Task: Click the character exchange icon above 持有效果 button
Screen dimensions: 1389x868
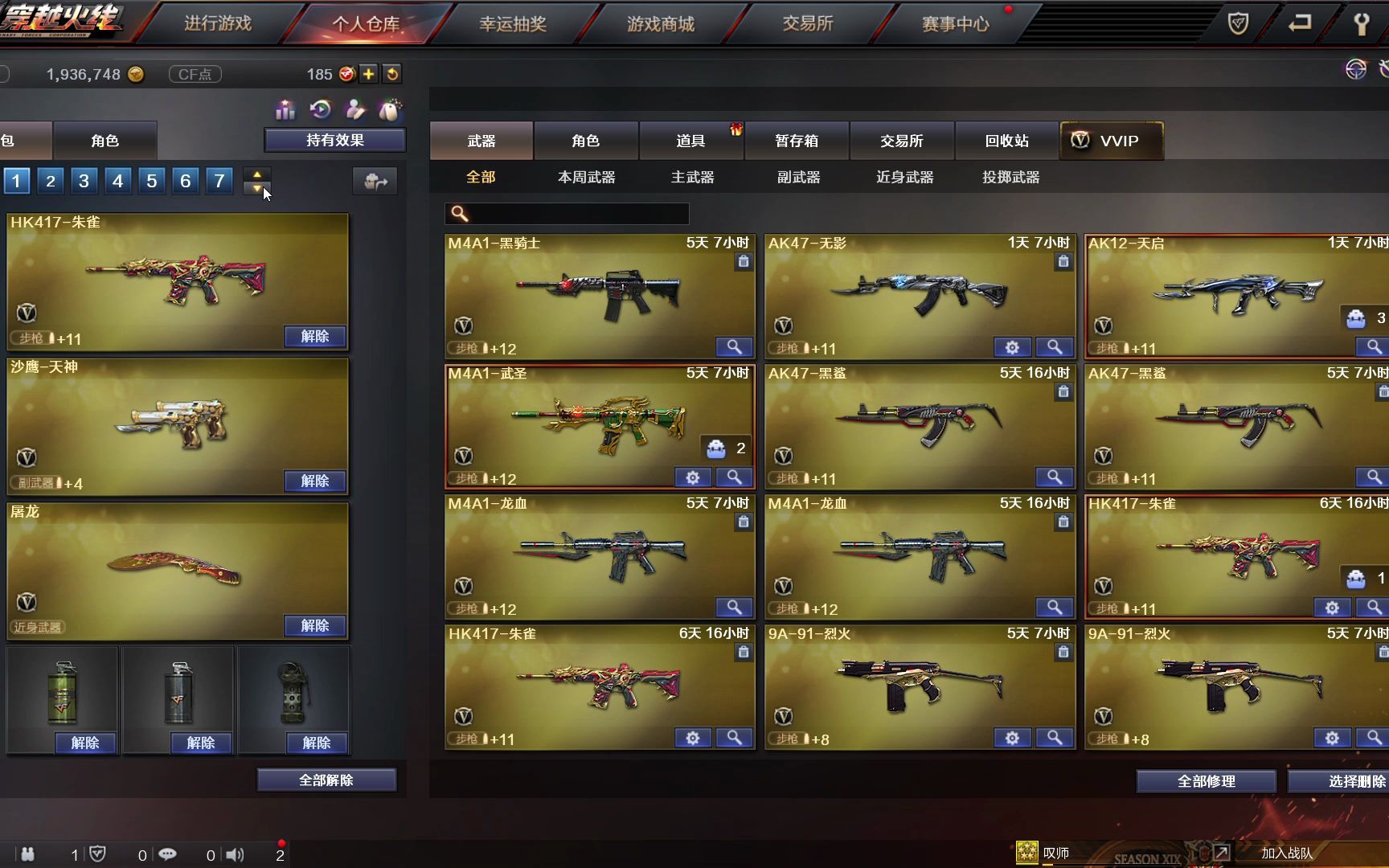Action: [356, 108]
